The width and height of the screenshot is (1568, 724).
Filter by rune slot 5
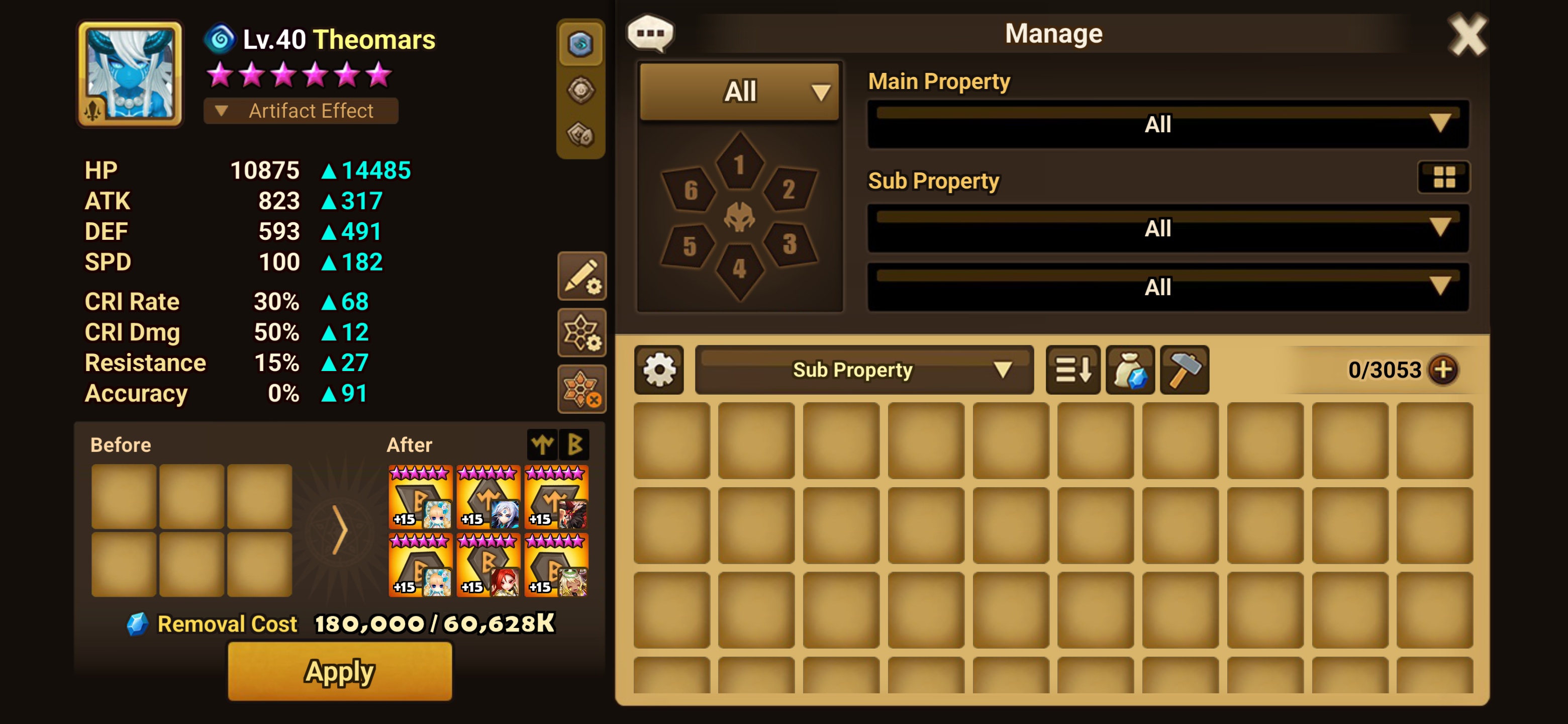[x=690, y=245]
